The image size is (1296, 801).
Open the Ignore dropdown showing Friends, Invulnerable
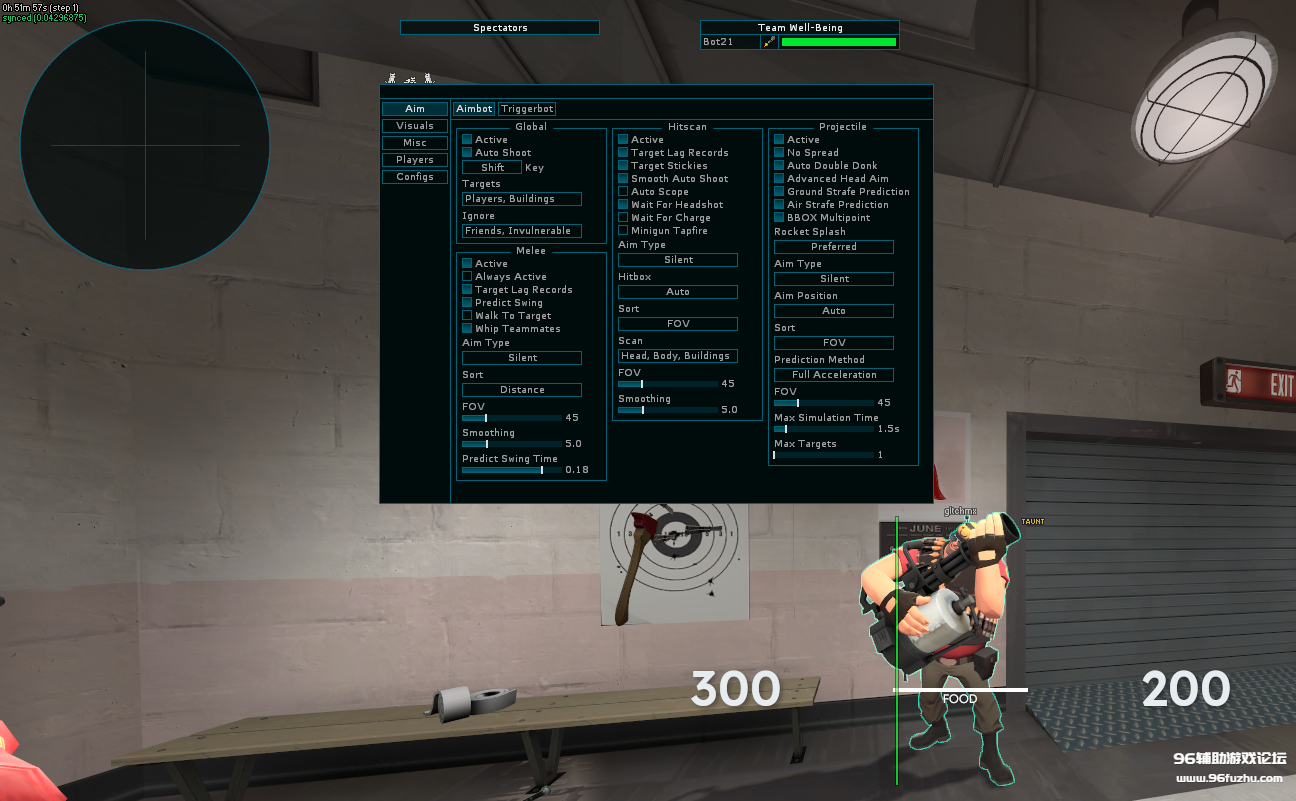522,231
